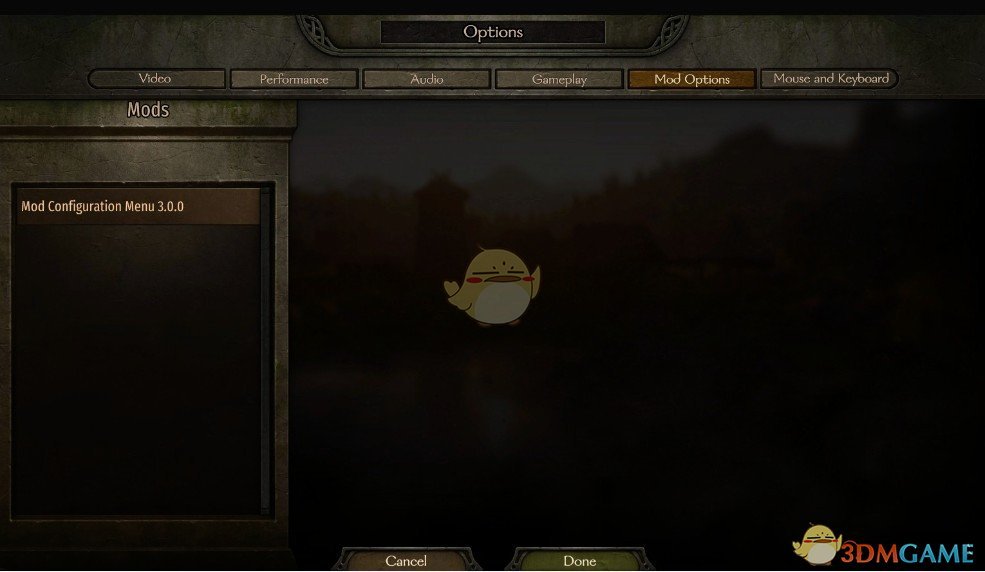Open Mouse and Keyboard settings

[x=830, y=79]
